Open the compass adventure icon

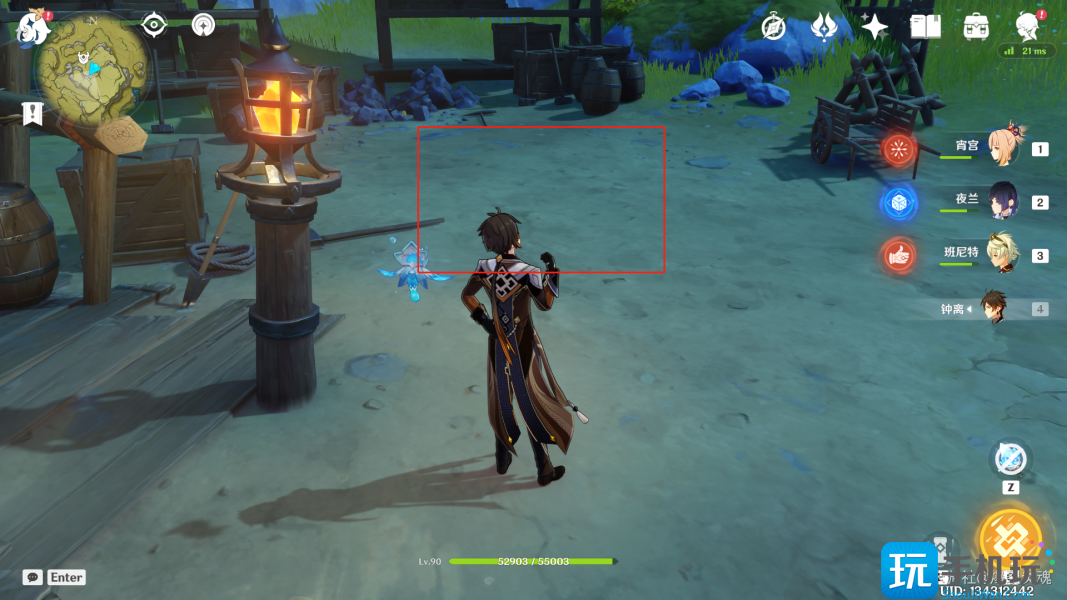[x=773, y=27]
